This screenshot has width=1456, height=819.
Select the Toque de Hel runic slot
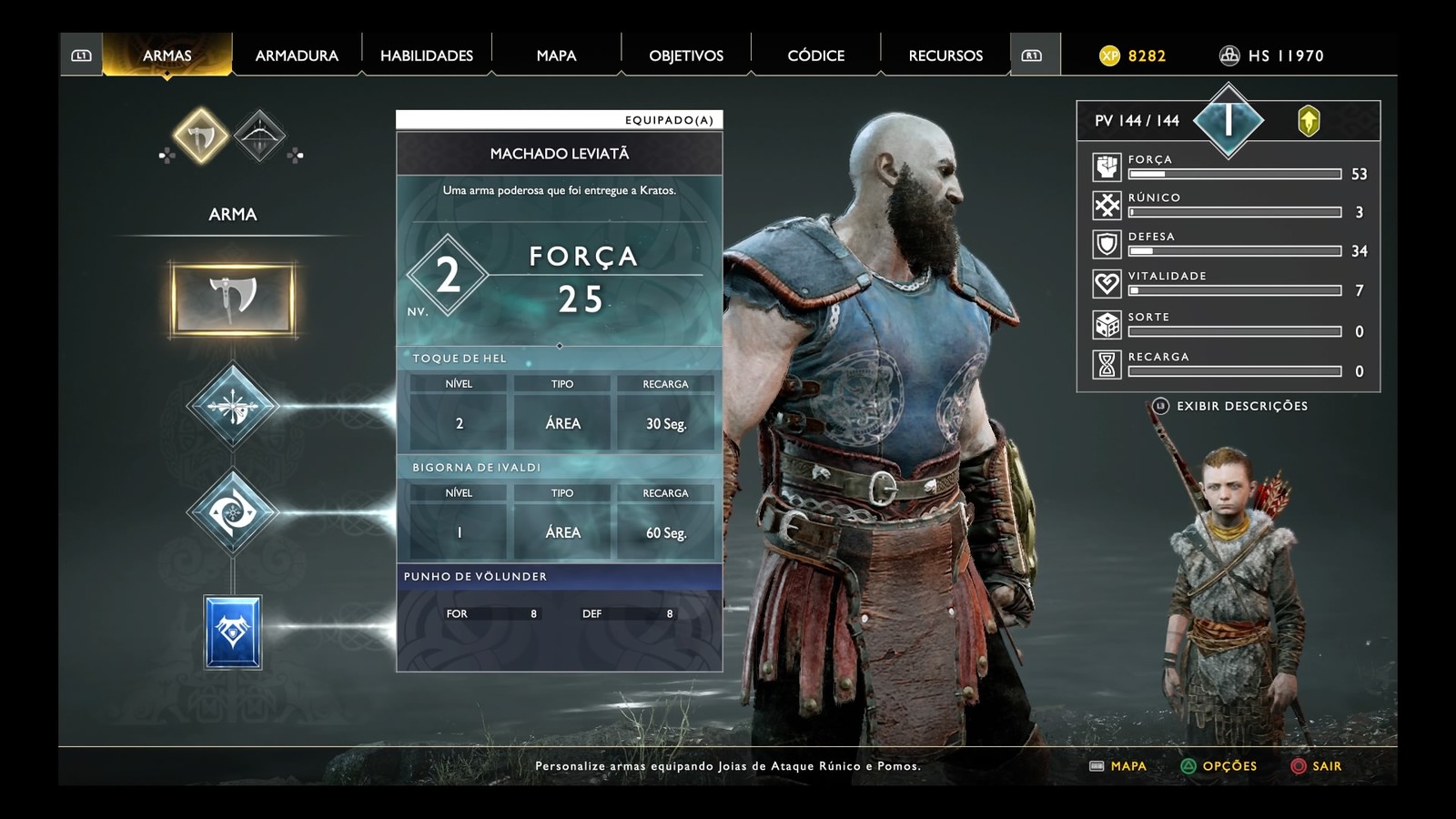pyautogui.click(x=233, y=406)
